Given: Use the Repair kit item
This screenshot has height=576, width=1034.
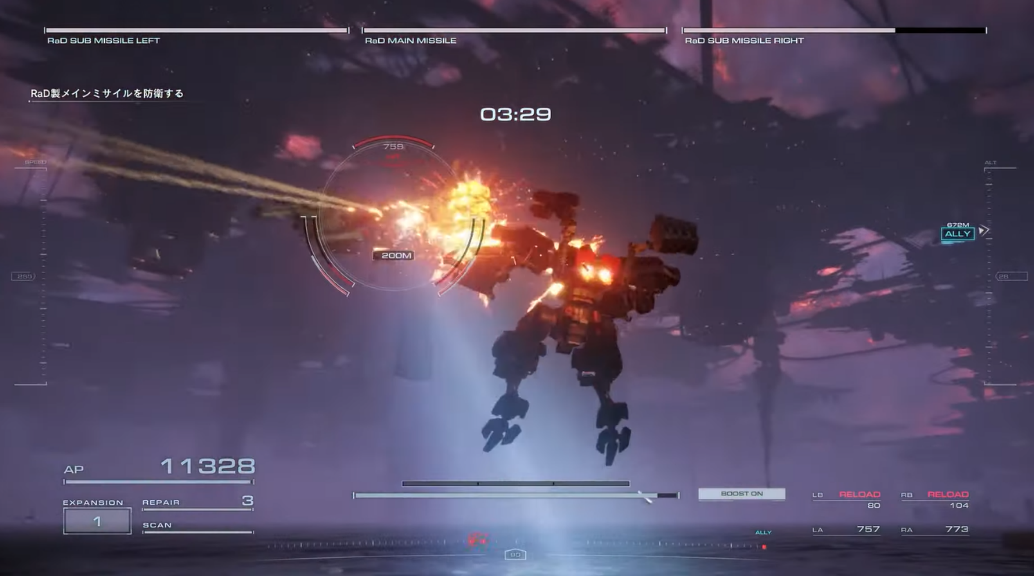Looking at the screenshot, I should pos(197,502).
